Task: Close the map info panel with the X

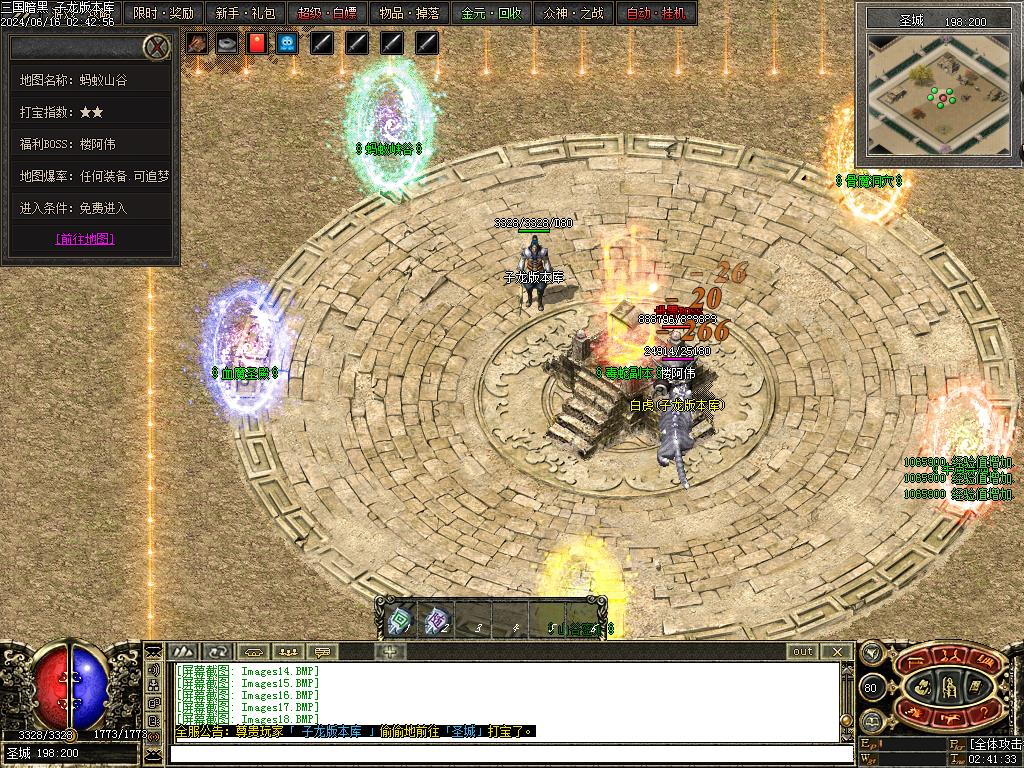Action: pyautogui.click(x=156, y=46)
